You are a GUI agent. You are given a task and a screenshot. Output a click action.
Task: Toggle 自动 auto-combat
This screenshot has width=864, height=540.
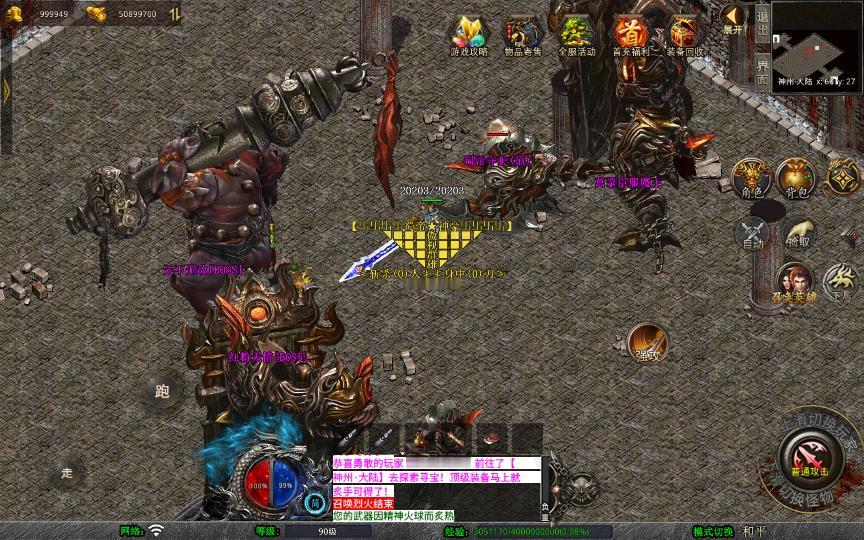coord(751,233)
